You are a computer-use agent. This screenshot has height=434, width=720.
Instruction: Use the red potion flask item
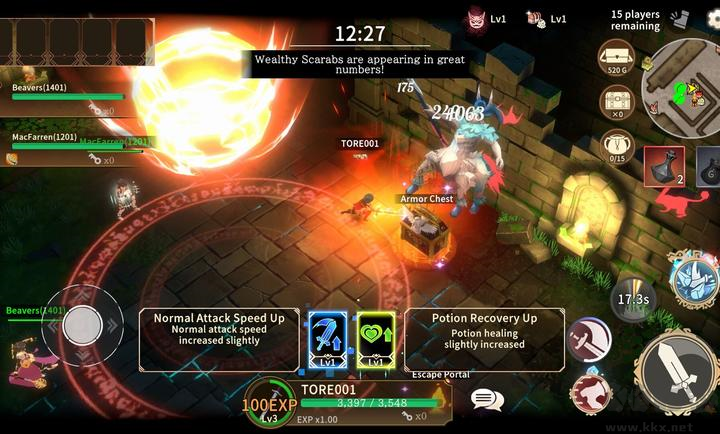click(x=664, y=167)
